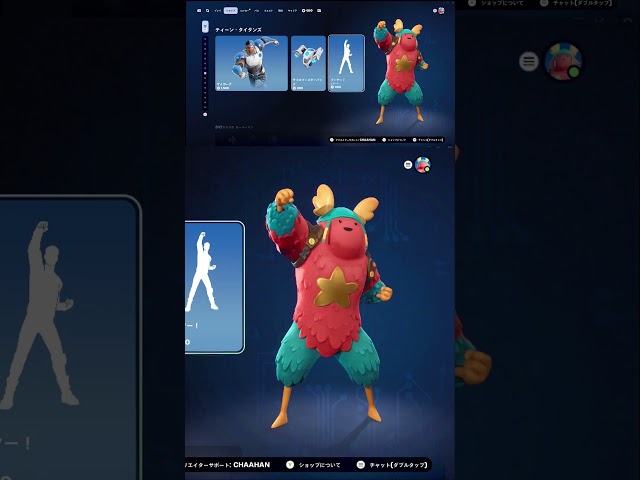Open the highlighted Shop tab in top bar

click(231, 10)
